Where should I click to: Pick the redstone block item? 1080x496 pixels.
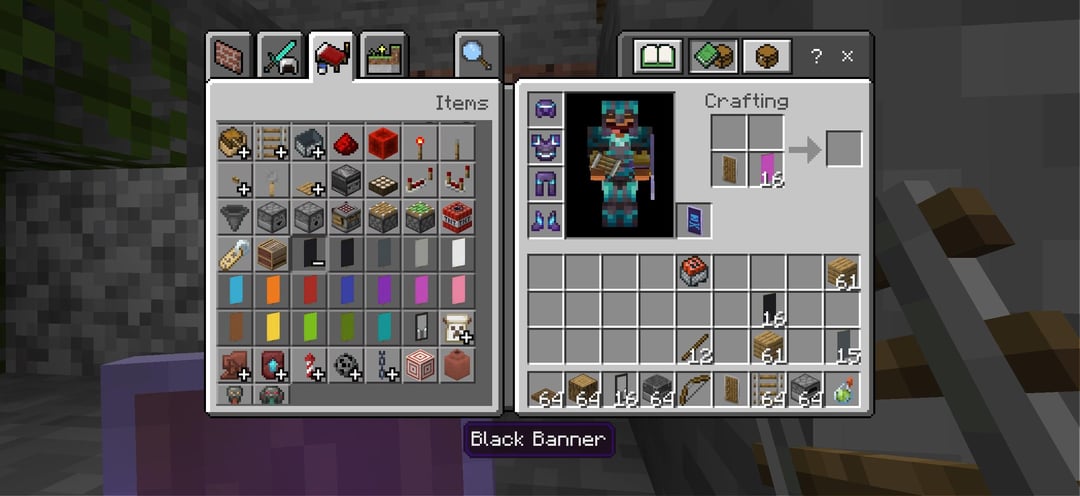383,142
